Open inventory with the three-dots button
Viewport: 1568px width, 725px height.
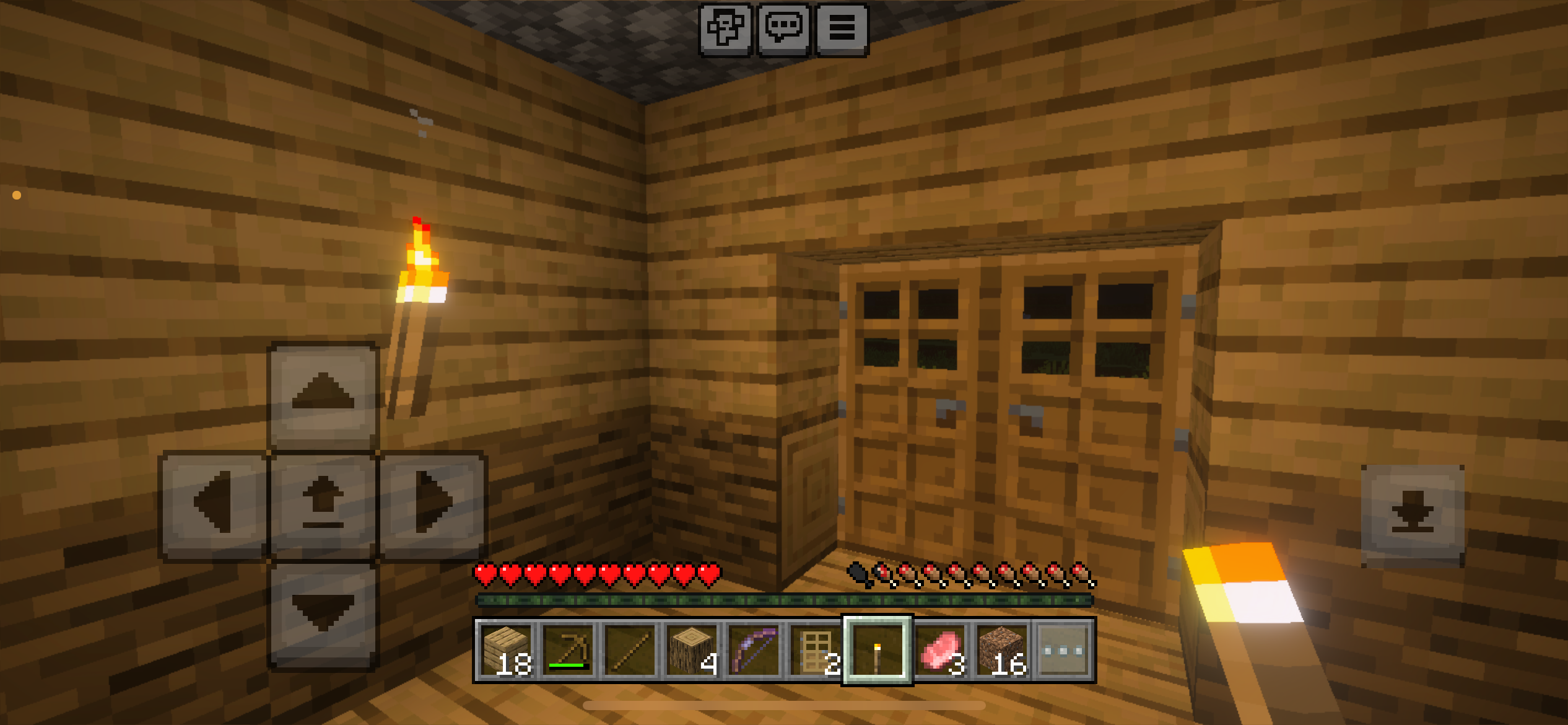pos(1063,650)
